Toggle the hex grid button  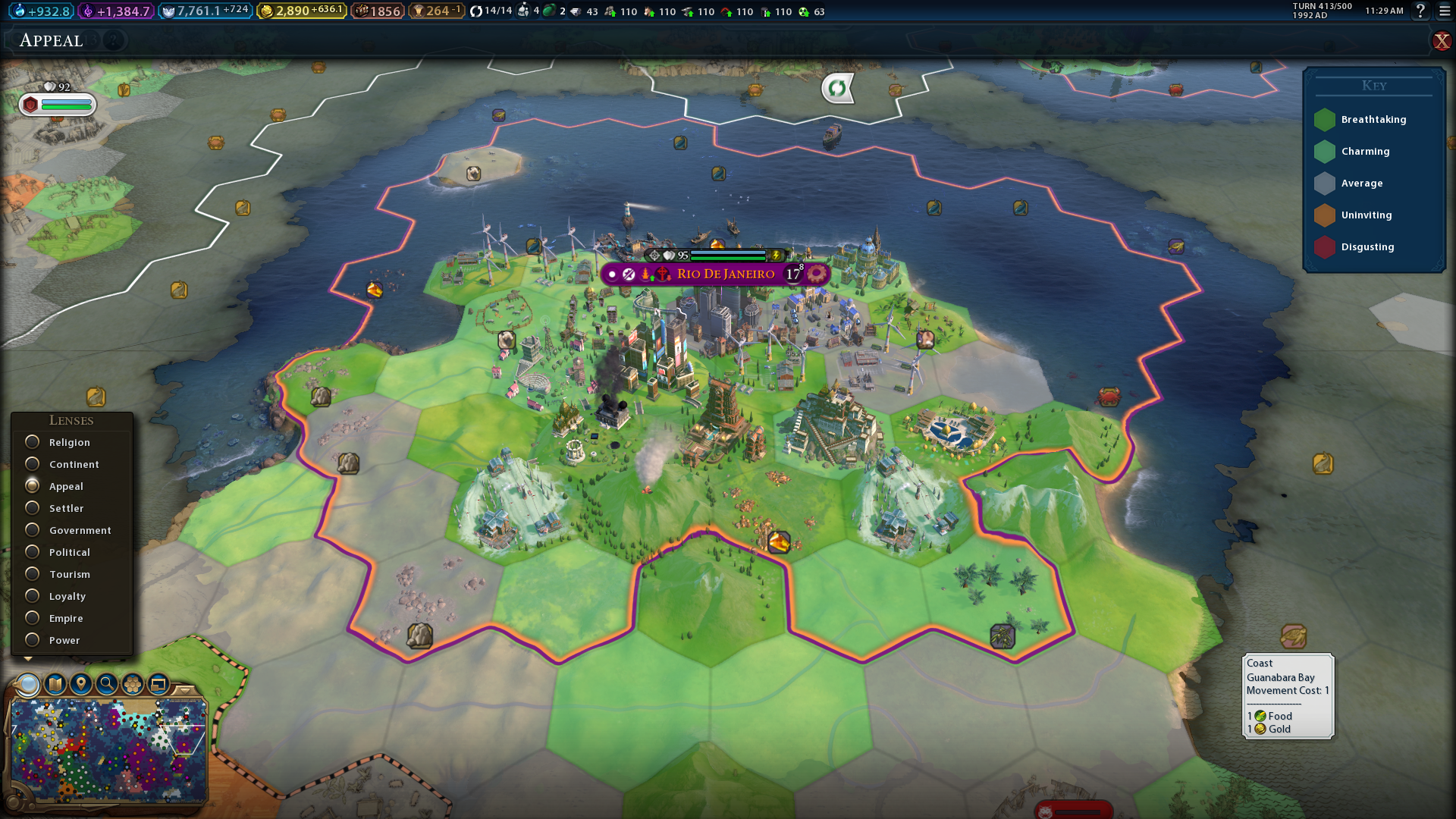pyautogui.click(x=133, y=685)
